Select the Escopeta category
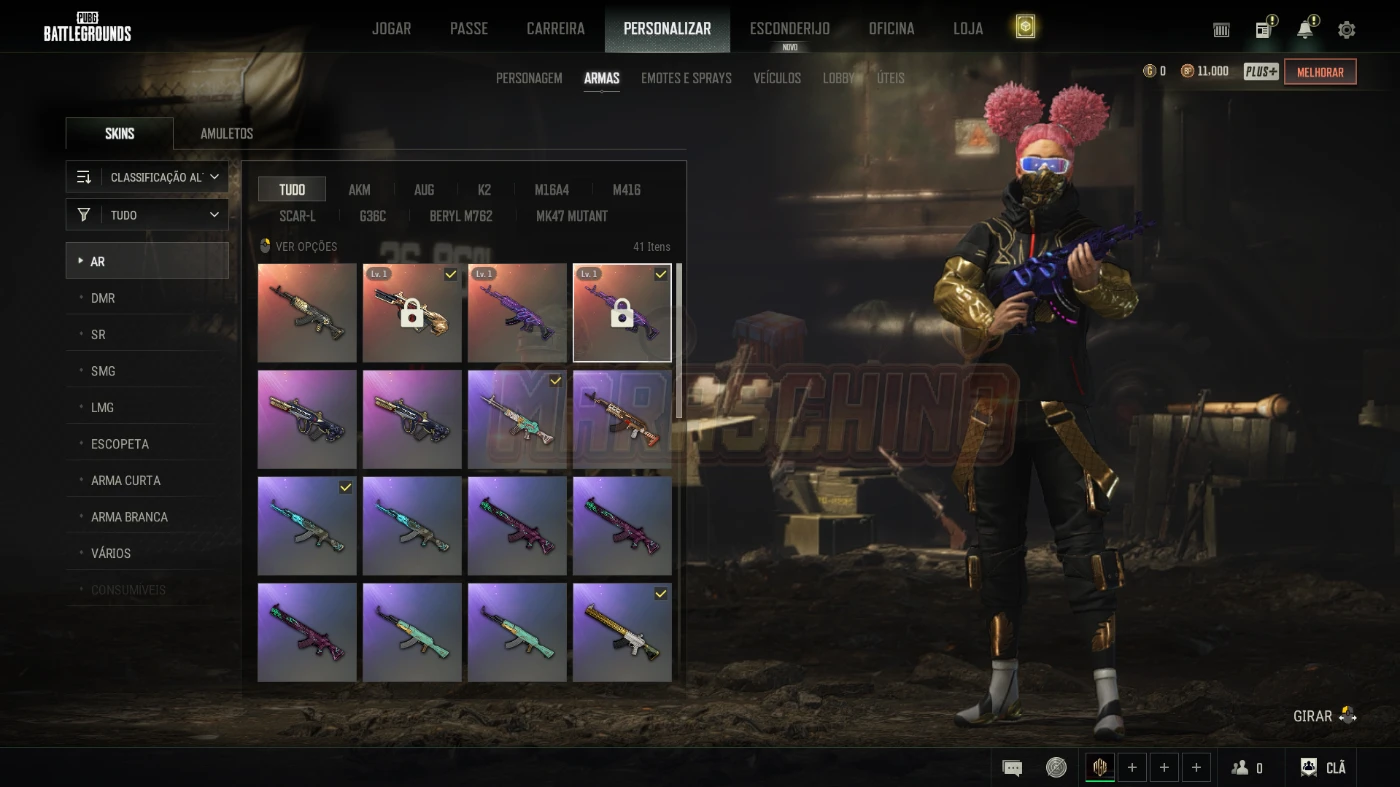The width and height of the screenshot is (1400, 787). pos(120,444)
